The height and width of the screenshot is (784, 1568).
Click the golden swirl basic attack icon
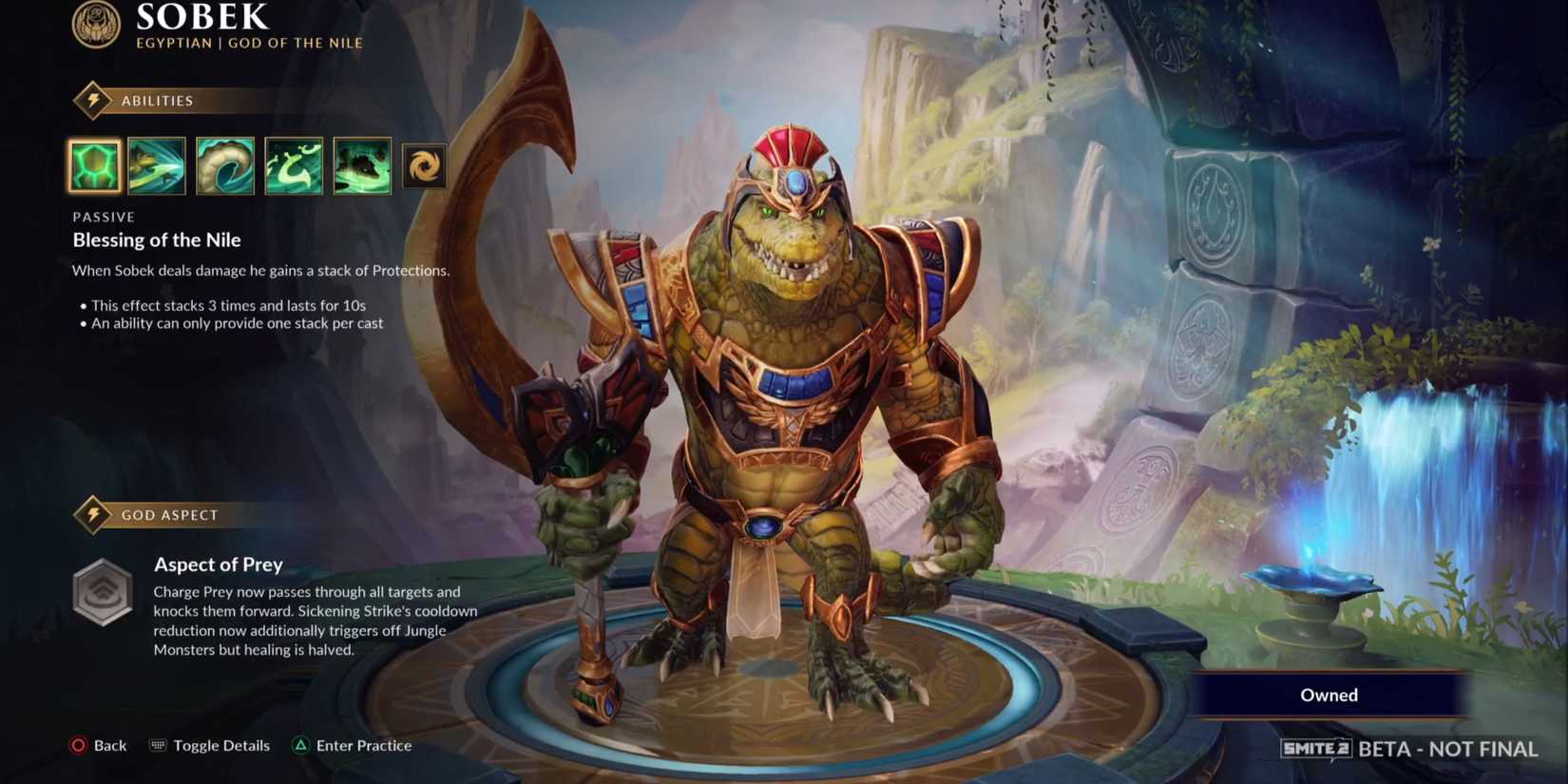pyautogui.click(x=425, y=165)
